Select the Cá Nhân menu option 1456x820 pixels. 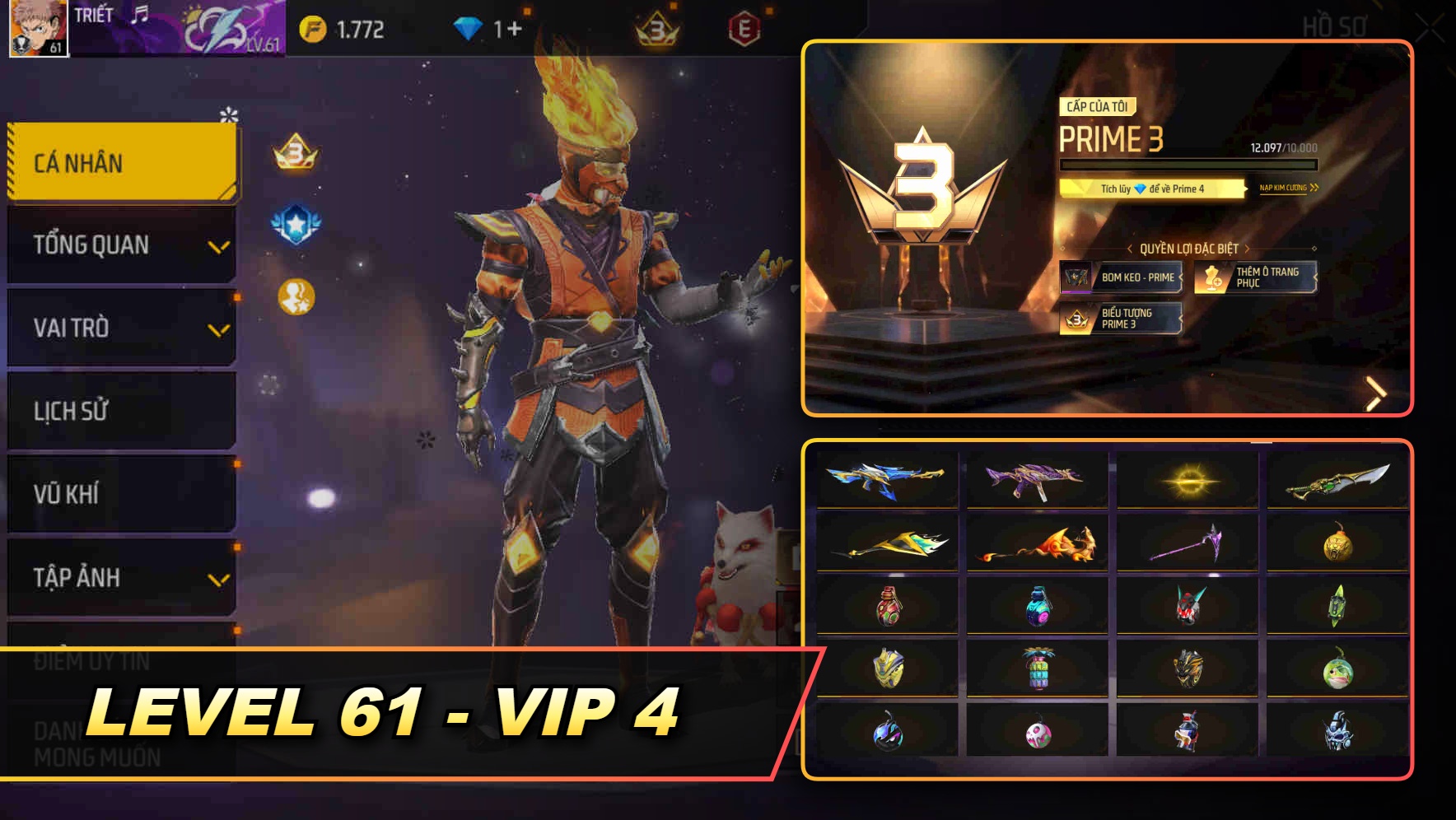coord(121,162)
